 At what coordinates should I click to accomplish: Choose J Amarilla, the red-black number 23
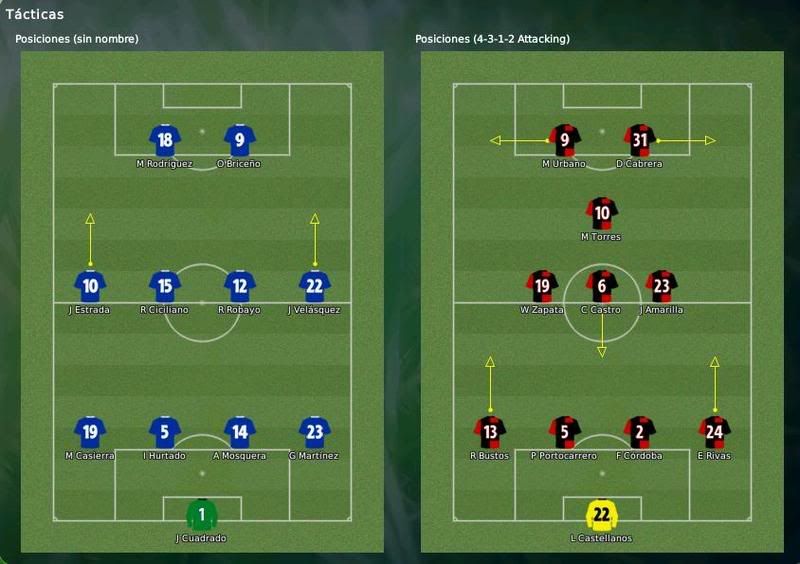coord(661,286)
